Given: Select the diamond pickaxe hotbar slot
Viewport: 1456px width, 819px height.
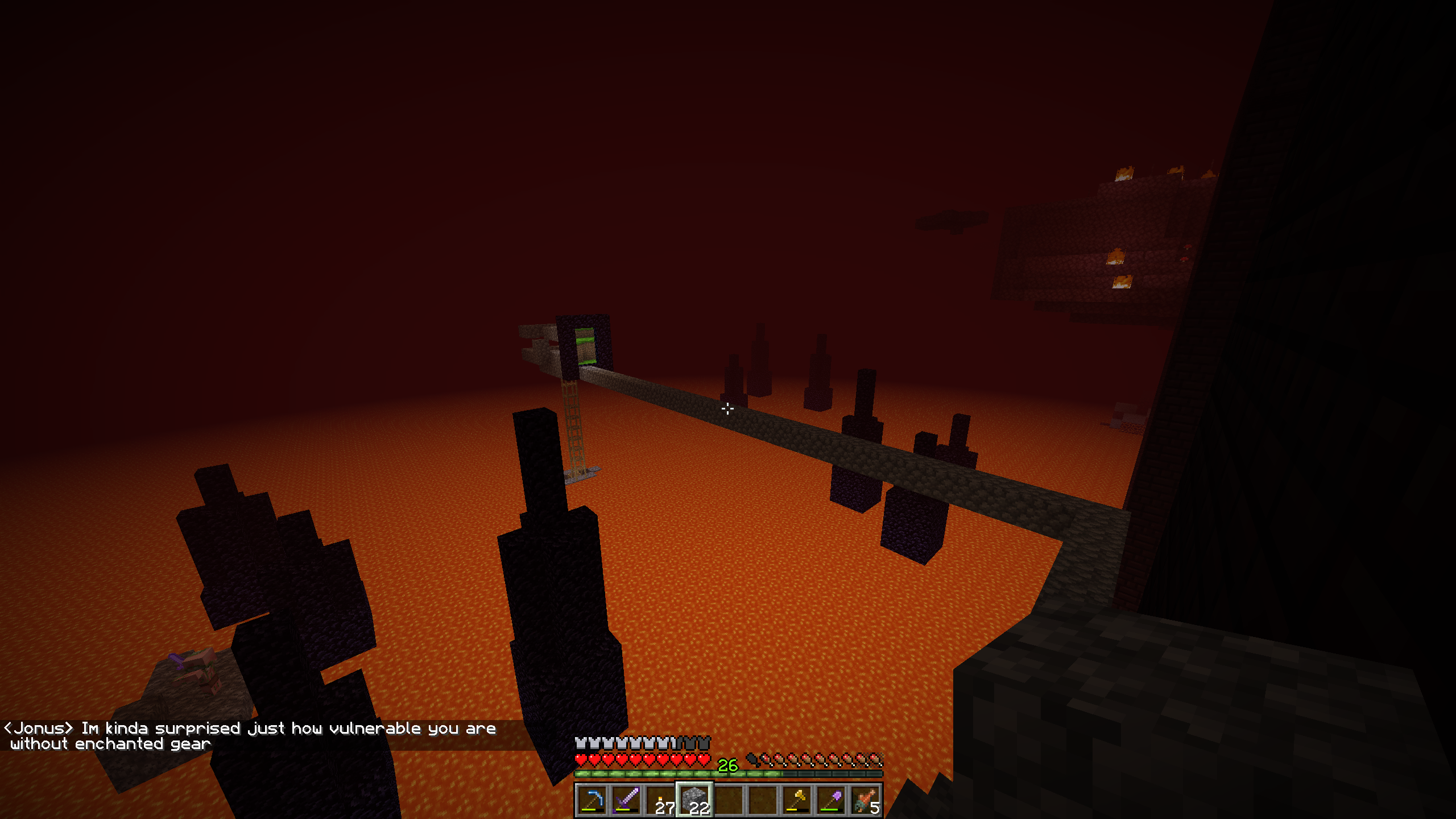Looking at the screenshot, I should pyautogui.click(x=592, y=801).
